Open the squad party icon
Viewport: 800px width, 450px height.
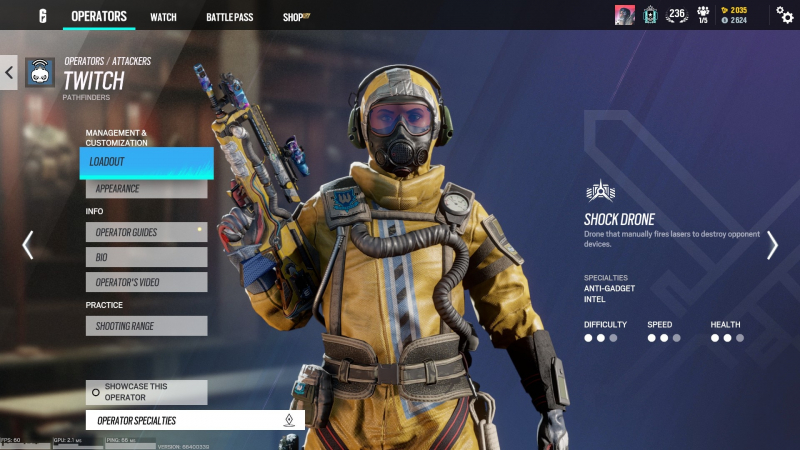point(703,15)
